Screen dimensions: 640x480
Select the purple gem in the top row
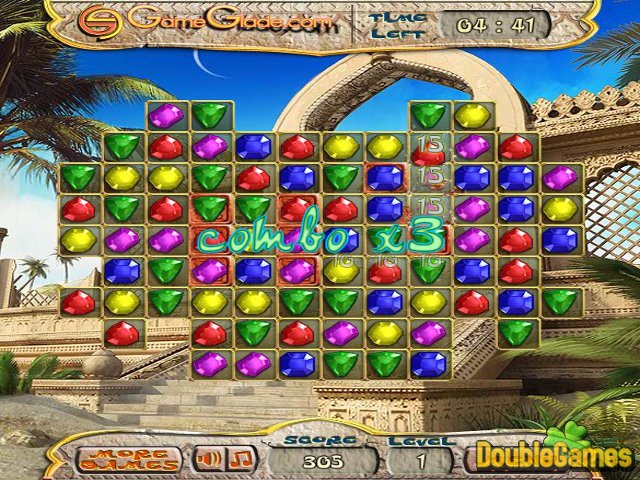tap(165, 116)
